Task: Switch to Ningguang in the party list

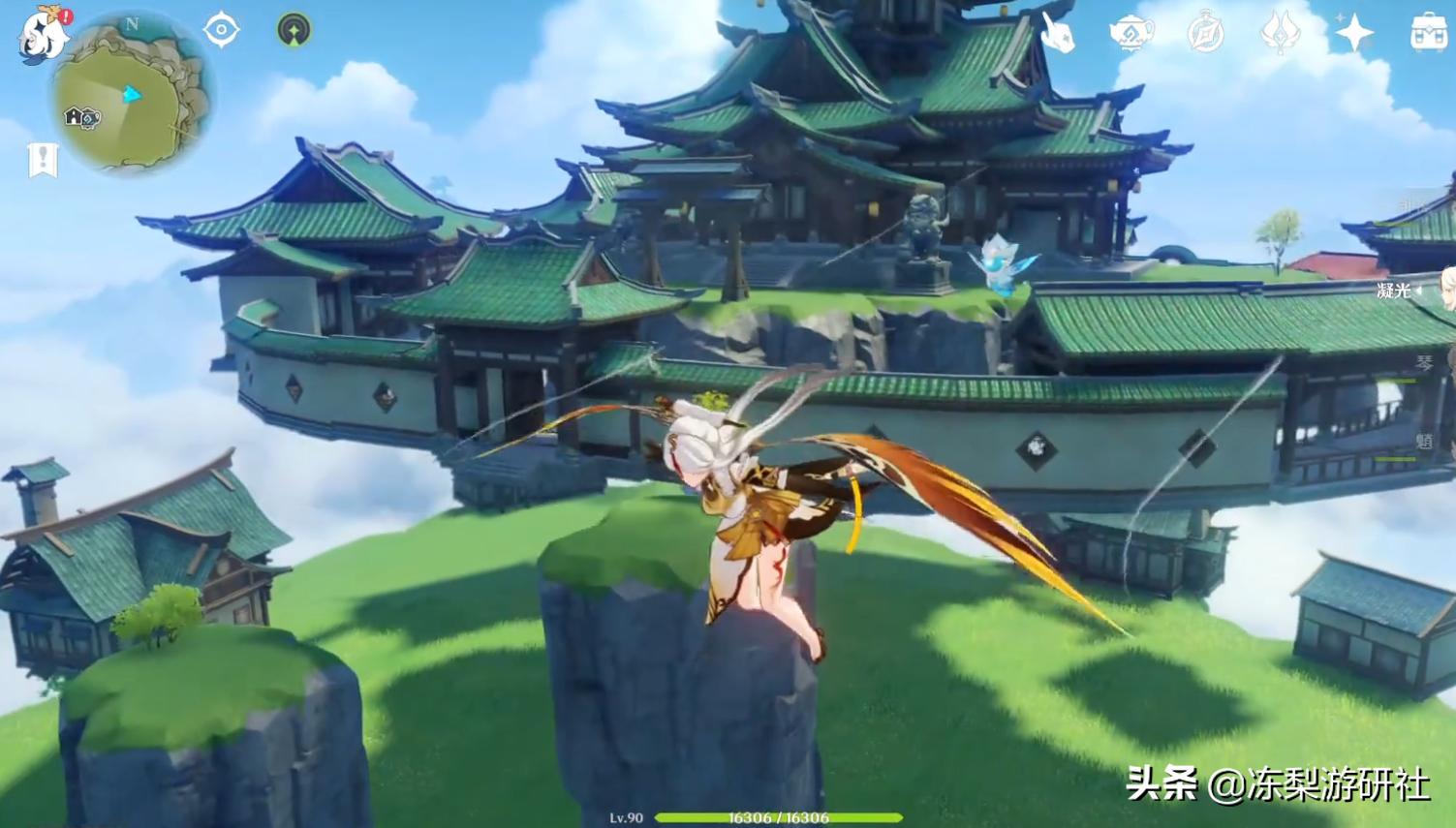Action: tap(1392, 289)
